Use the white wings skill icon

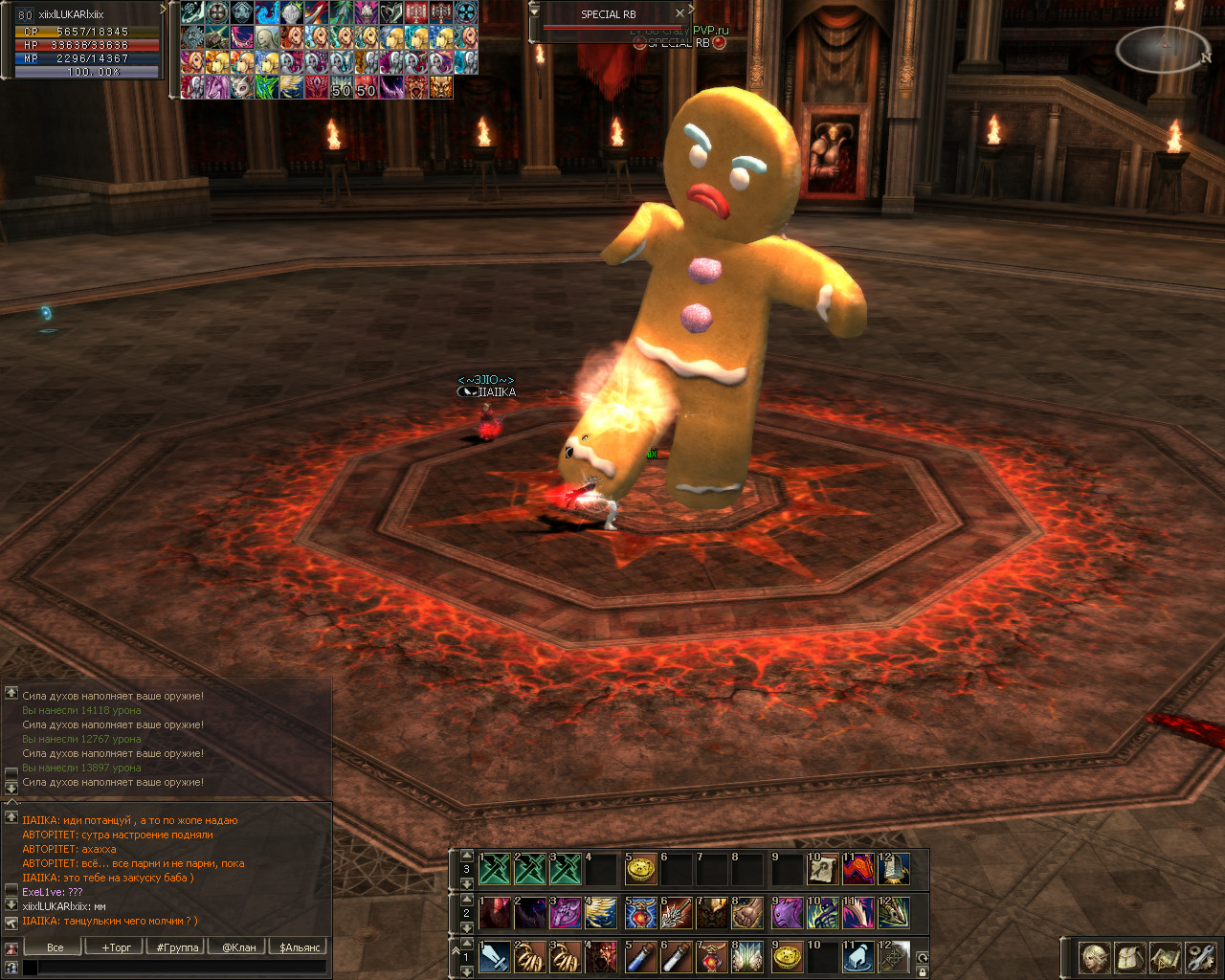tap(747, 957)
